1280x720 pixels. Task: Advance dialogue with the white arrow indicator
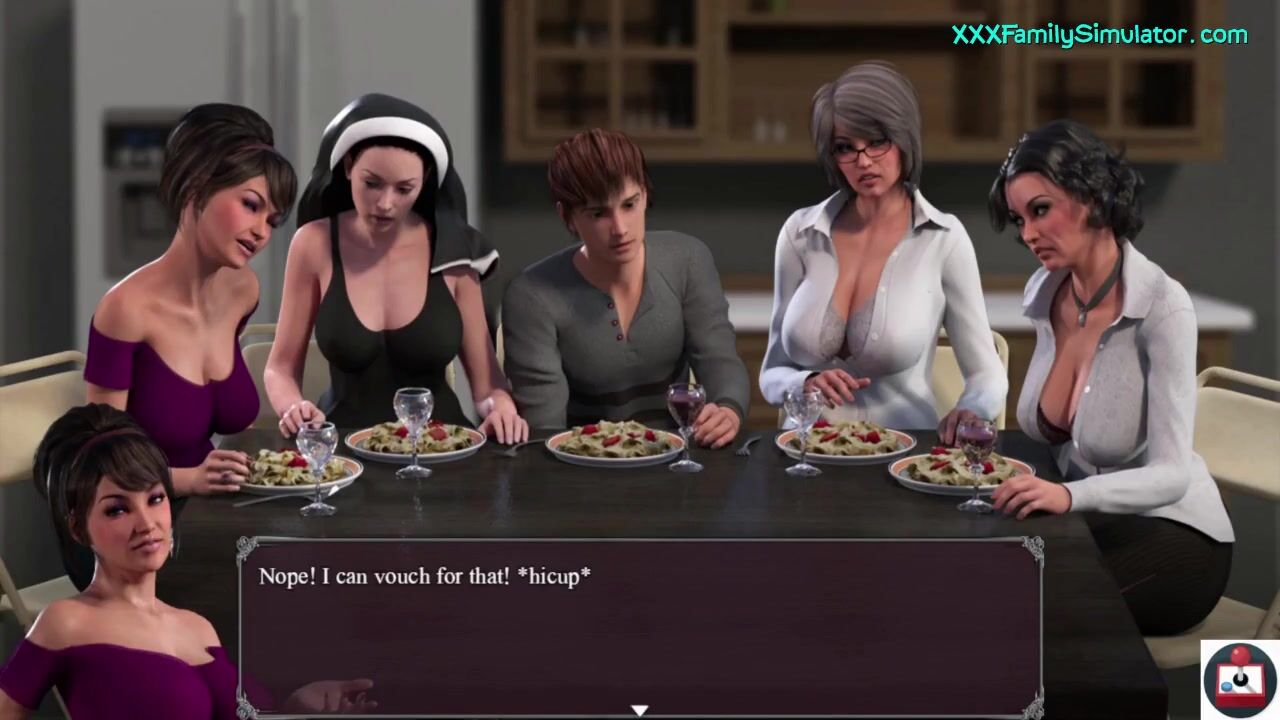[639, 710]
